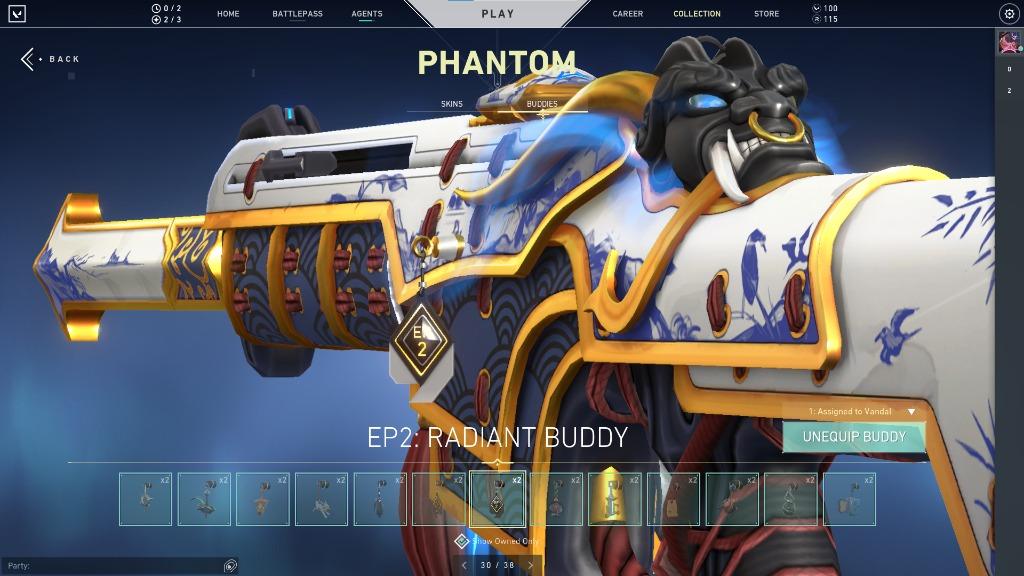
Task: Click the Valorant logo icon
Action: pos(17,14)
